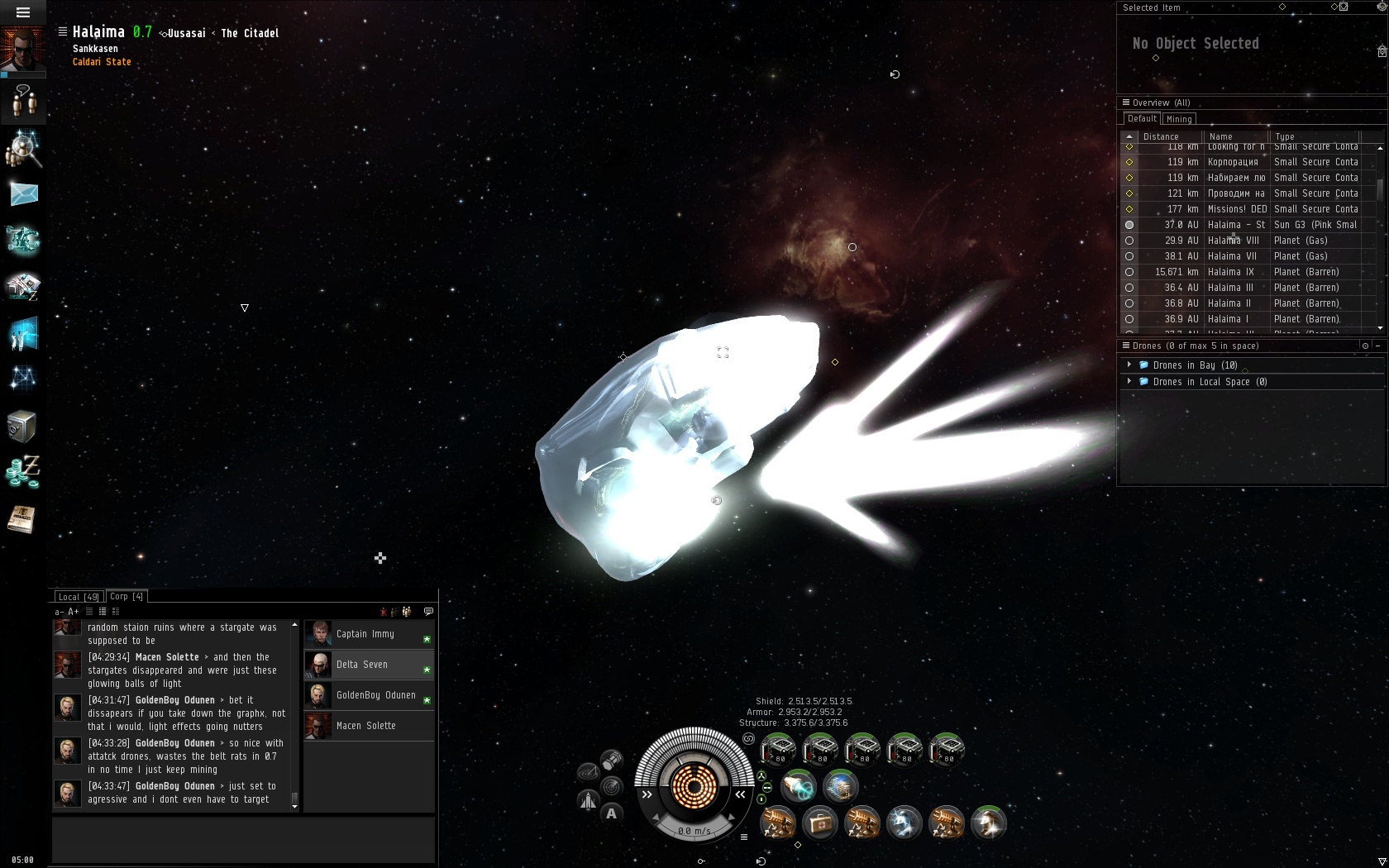Activate the propulsion thruster module

point(799,786)
